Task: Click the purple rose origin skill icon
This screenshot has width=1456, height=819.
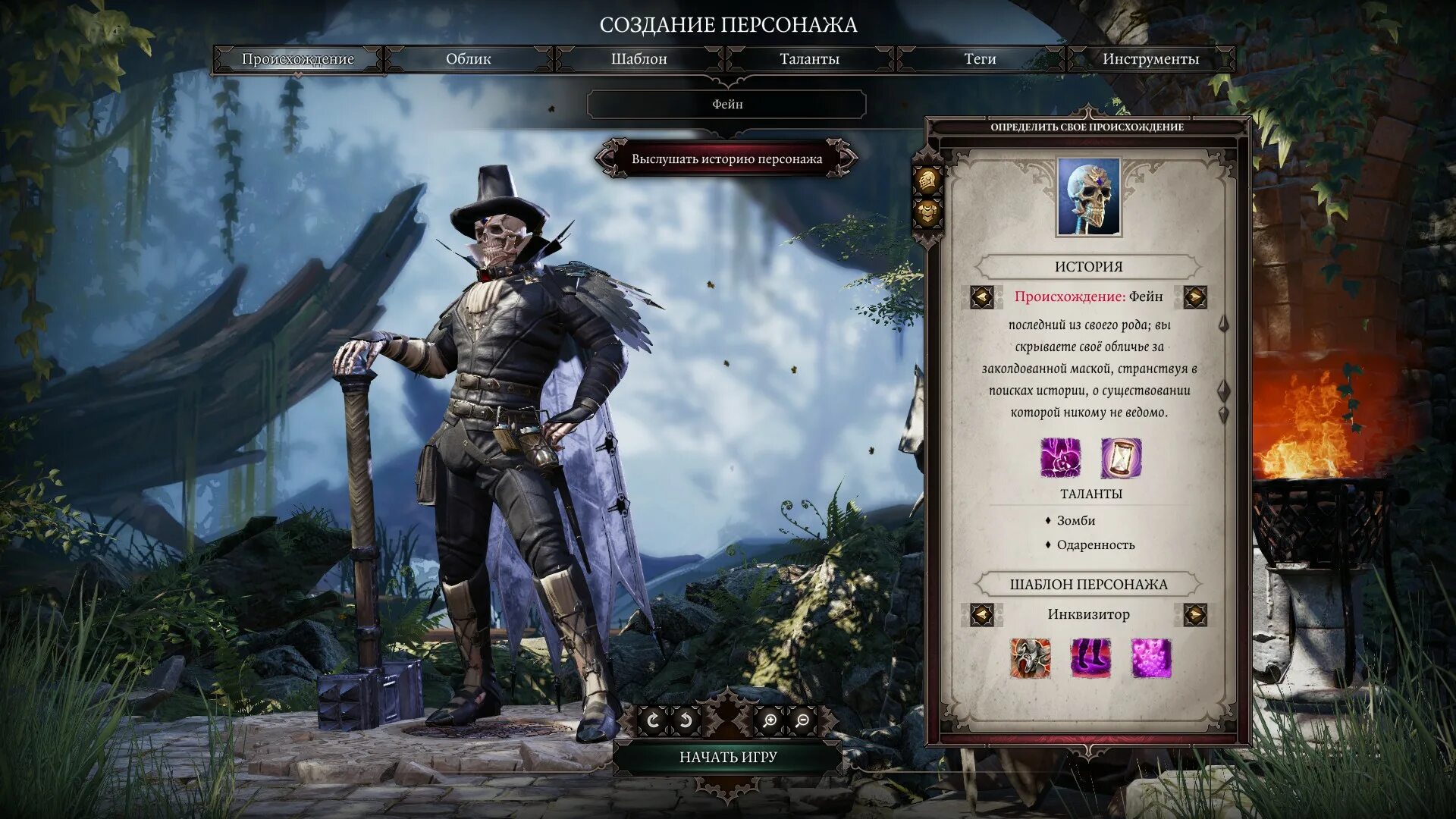Action: (1060, 458)
